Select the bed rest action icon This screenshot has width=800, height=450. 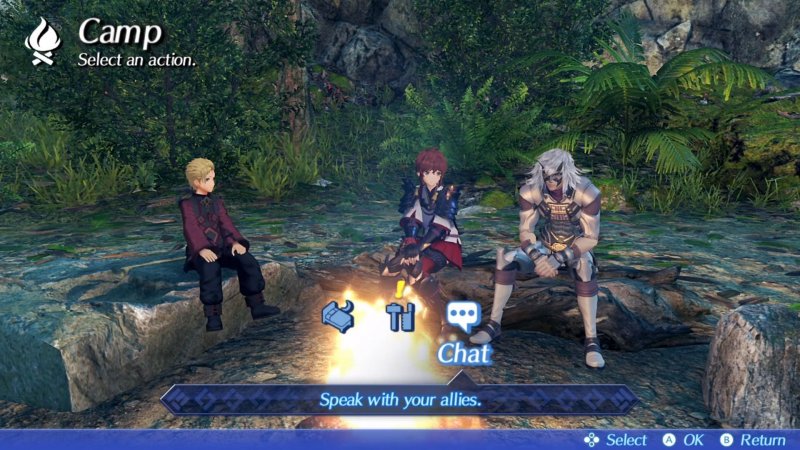[x=338, y=316]
